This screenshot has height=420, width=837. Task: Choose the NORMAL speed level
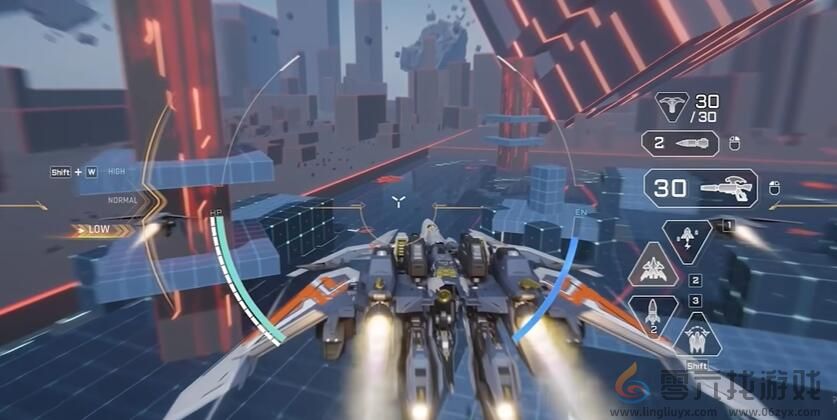point(123,200)
